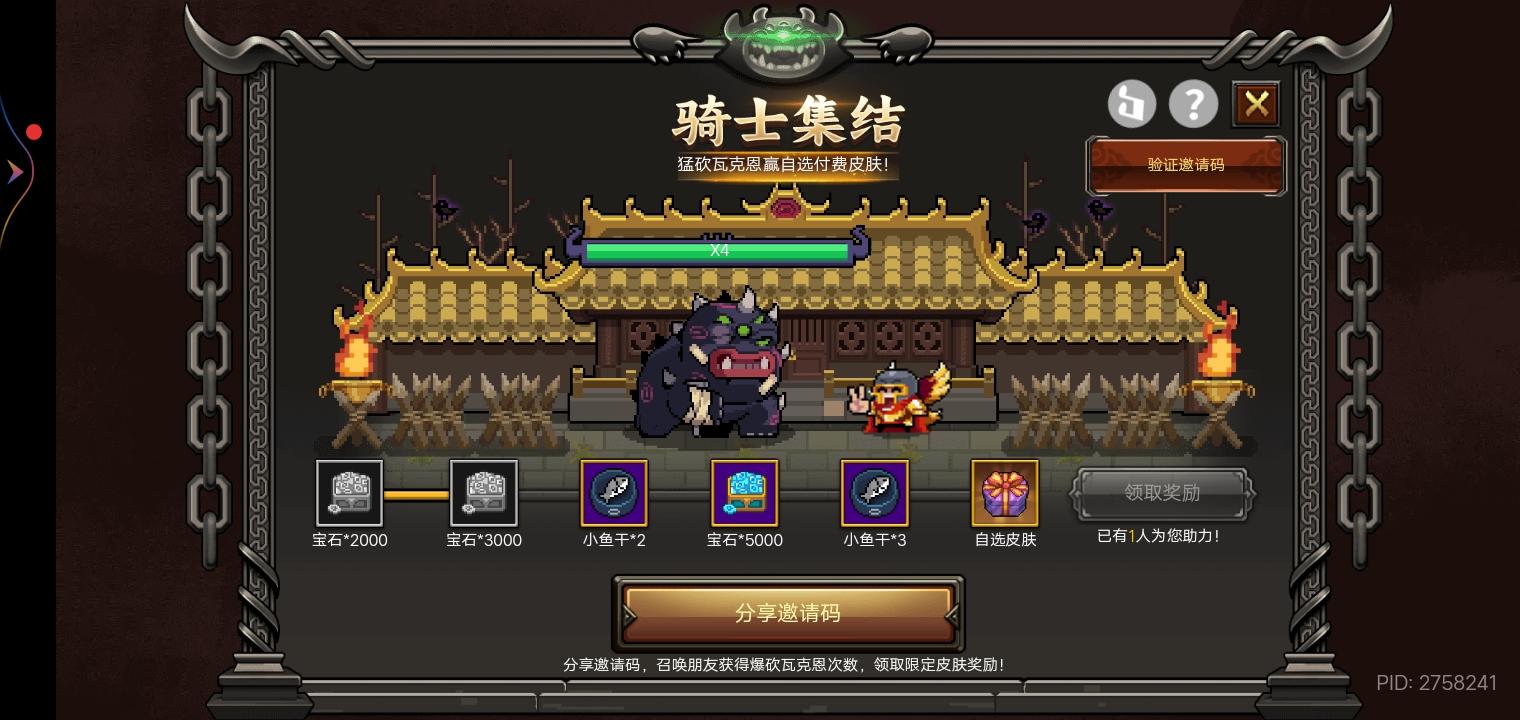The width and height of the screenshot is (1520, 720).
Task: Tap the 猛砍瓦克恩 event subtitle banner
Action: [x=786, y=165]
